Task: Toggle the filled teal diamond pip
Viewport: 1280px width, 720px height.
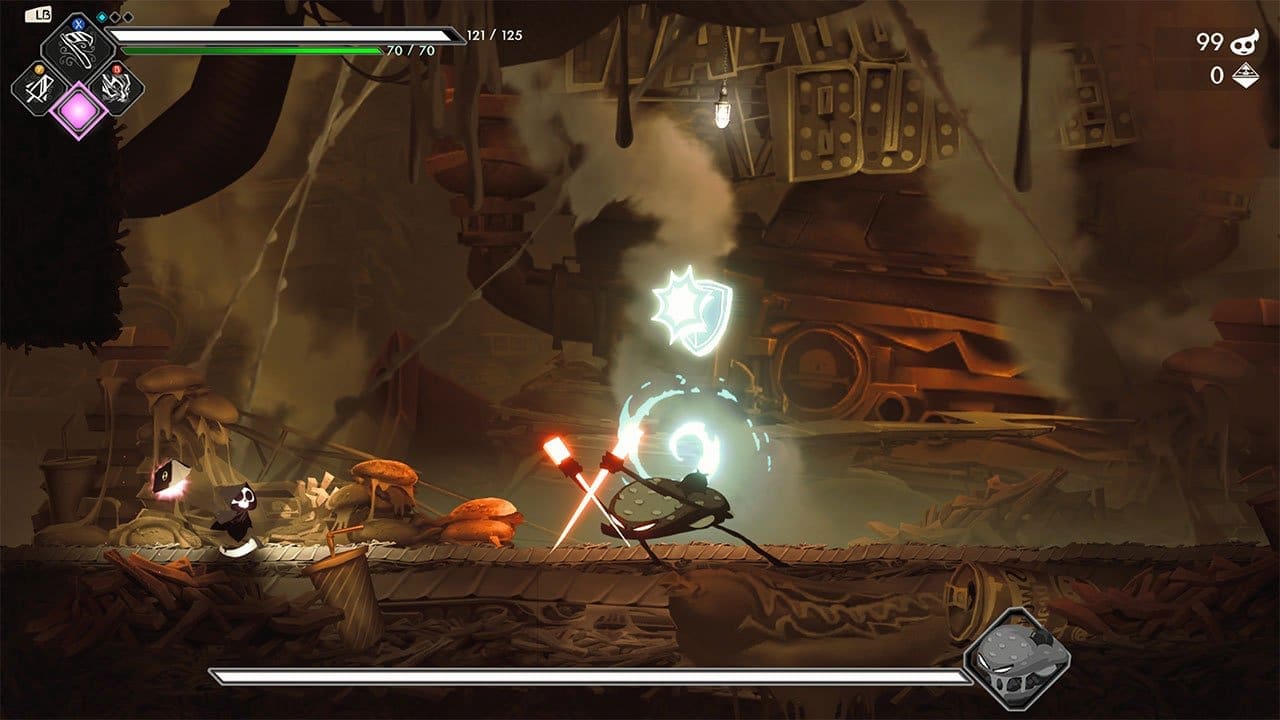Action: pyautogui.click(x=101, y=16)
